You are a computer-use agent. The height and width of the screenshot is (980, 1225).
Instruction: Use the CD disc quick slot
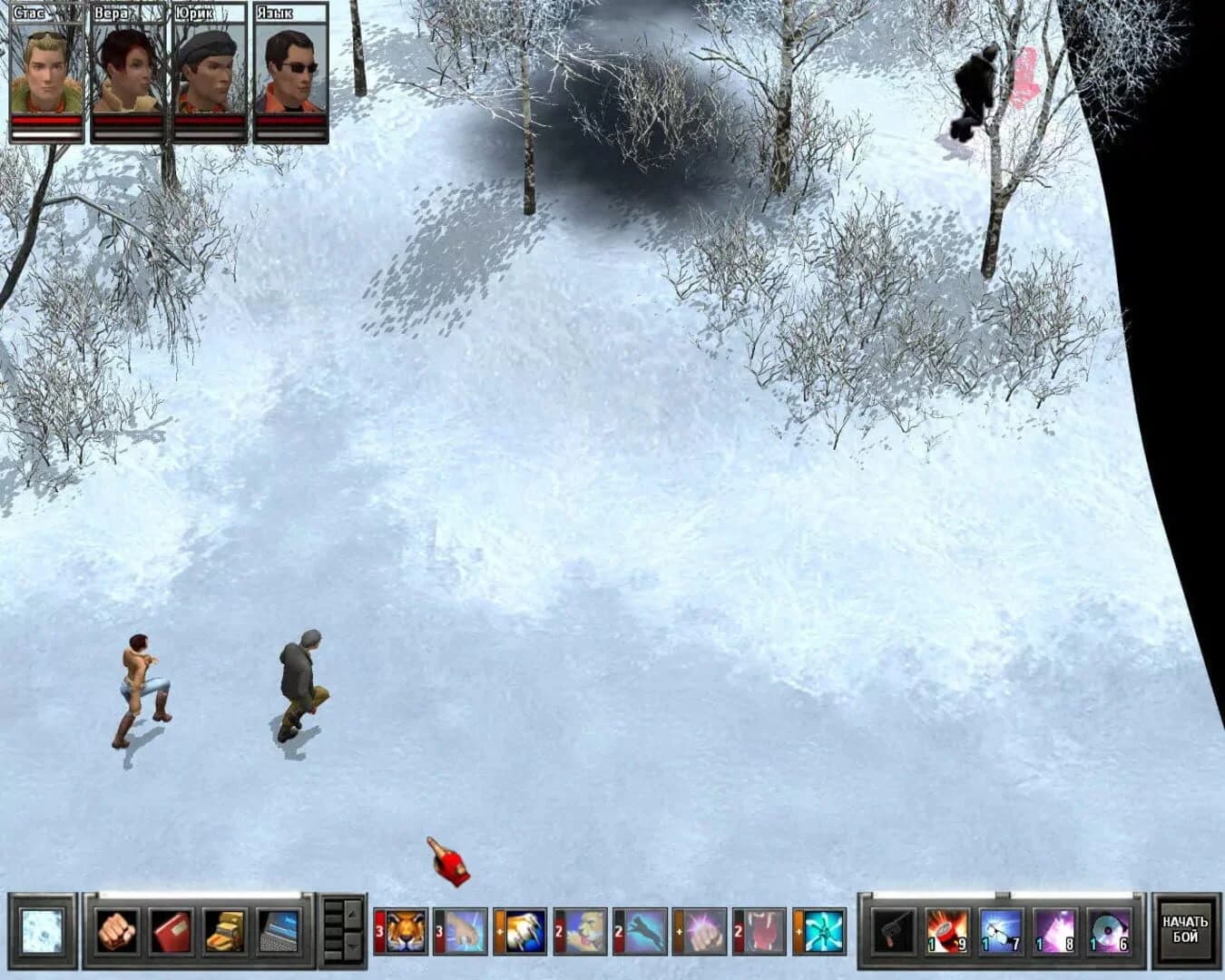point(1107,933)
